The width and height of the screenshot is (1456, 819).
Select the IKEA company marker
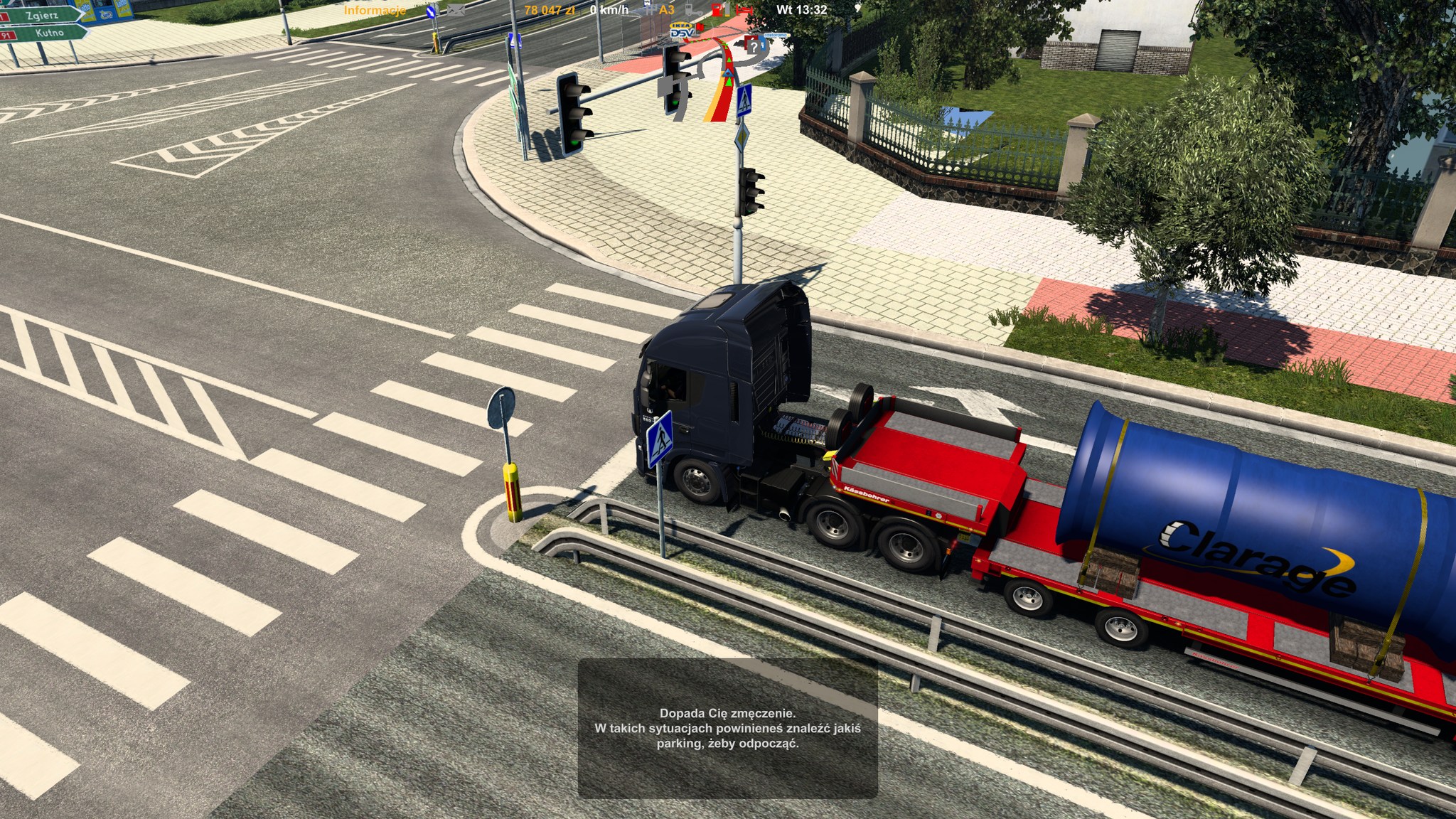point(680,25)
